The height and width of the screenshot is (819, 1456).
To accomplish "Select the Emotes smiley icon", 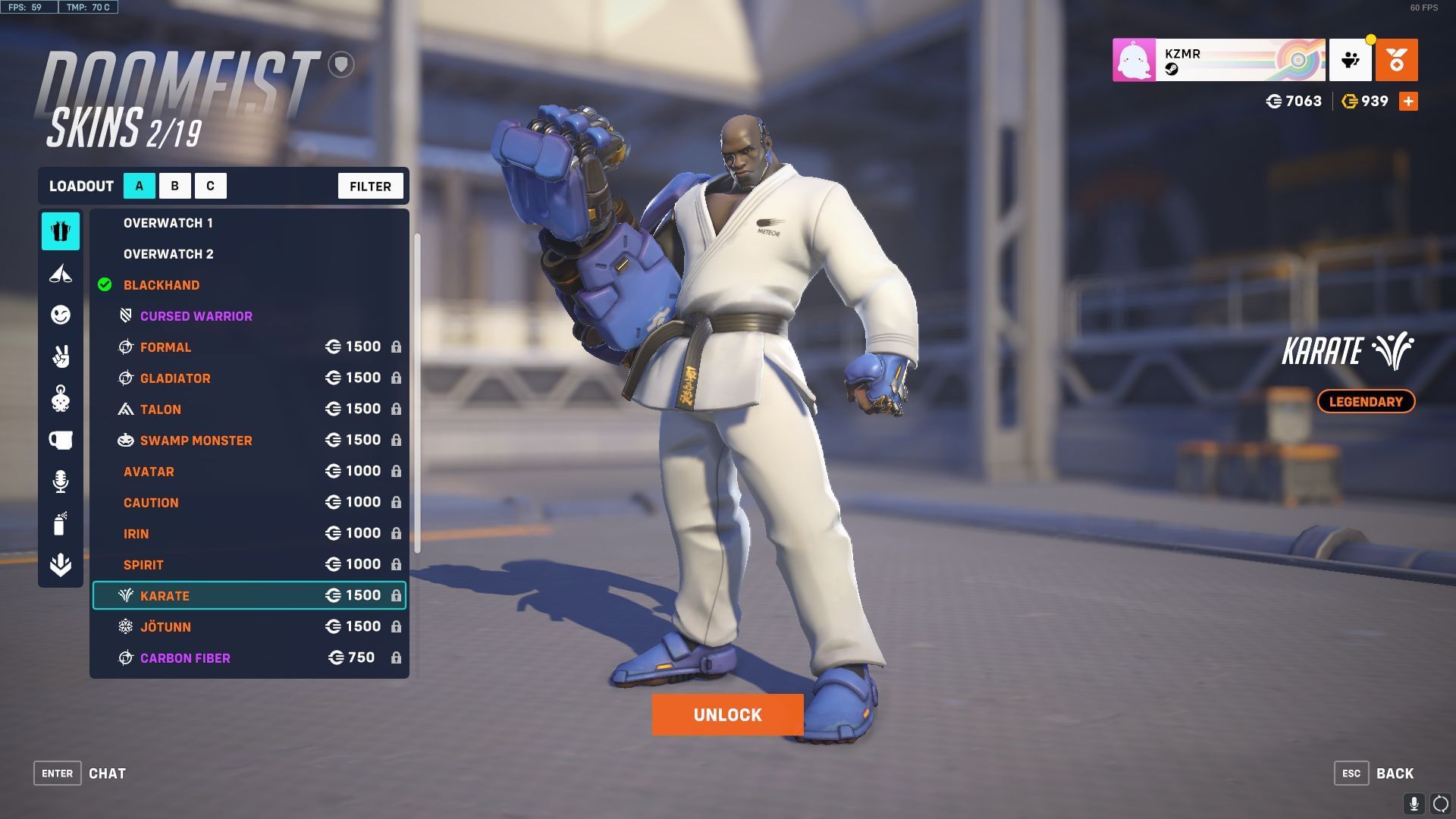I will (x=61, y=315).
